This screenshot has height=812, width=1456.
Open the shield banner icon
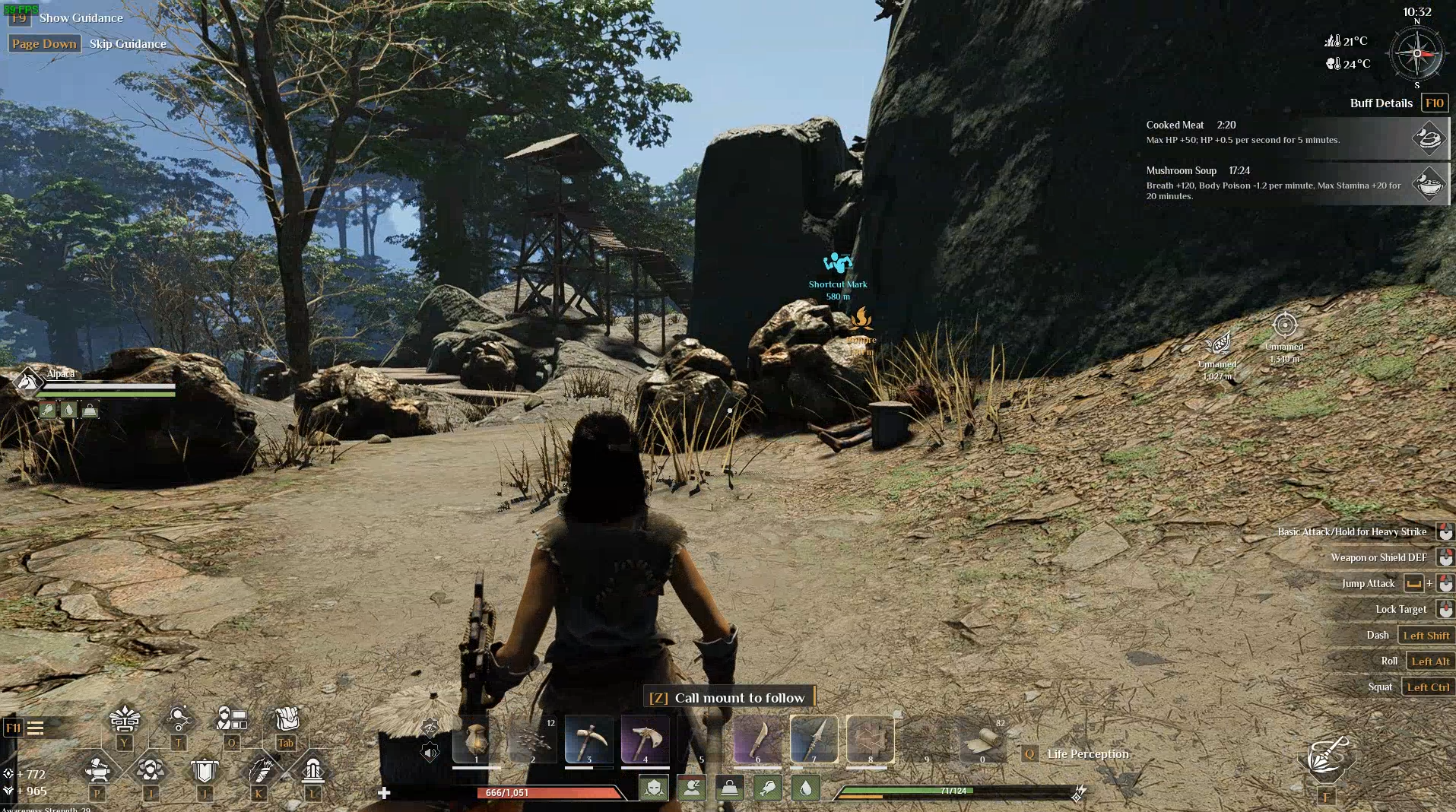(204, 771)
